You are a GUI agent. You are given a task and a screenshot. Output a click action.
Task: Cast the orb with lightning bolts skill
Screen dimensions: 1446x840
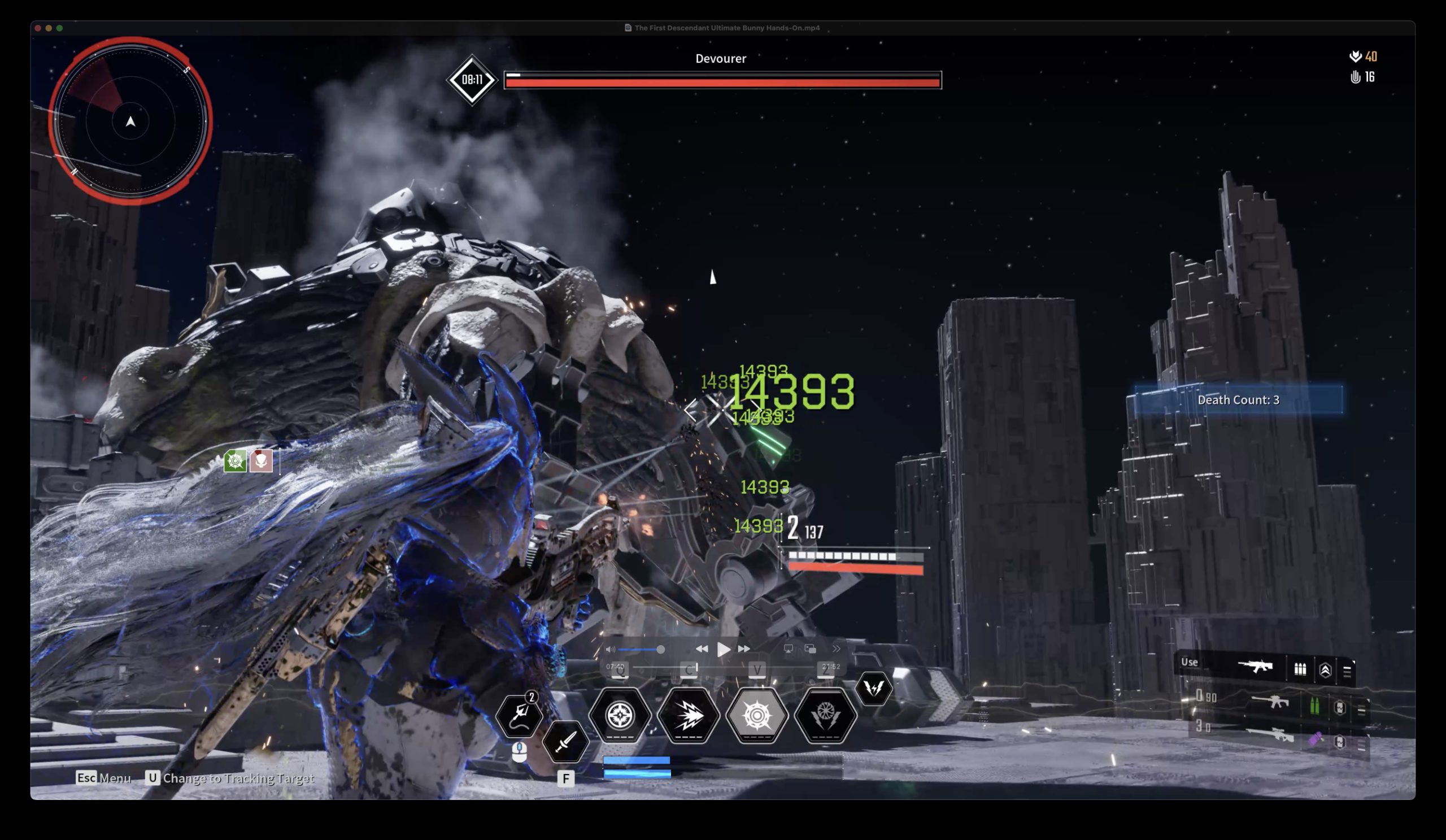[825, 715]
